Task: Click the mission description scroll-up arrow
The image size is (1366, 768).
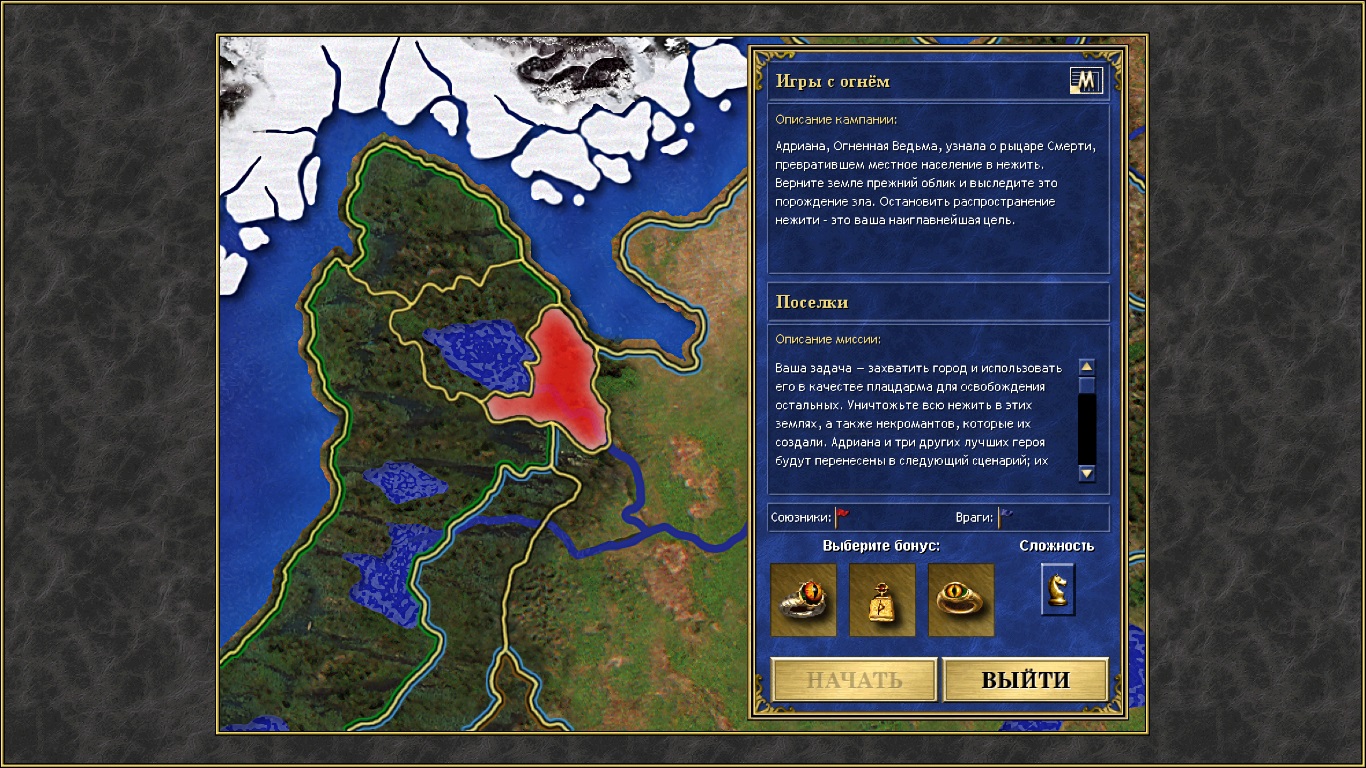Action: tap(1087, 367)
